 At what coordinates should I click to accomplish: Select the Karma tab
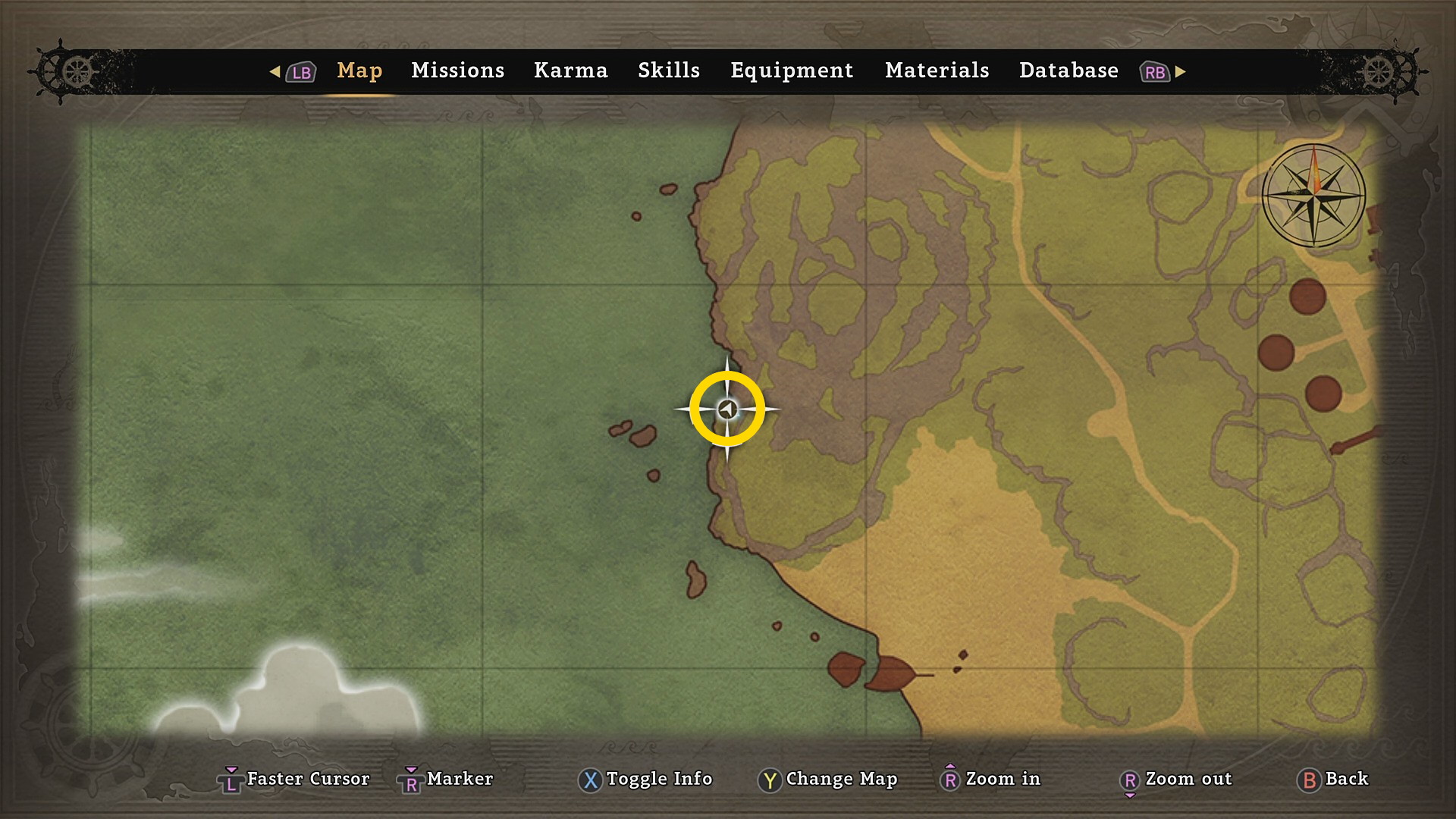(x=570, y=71)
